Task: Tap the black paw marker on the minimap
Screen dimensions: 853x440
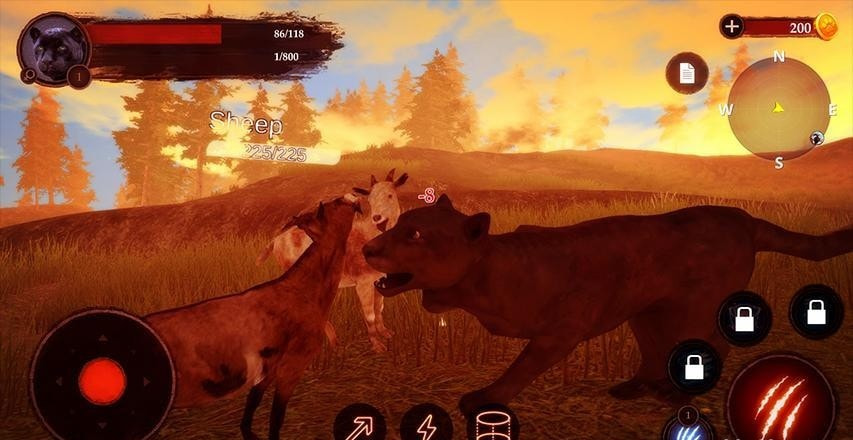Action: (x=817, y=138)
